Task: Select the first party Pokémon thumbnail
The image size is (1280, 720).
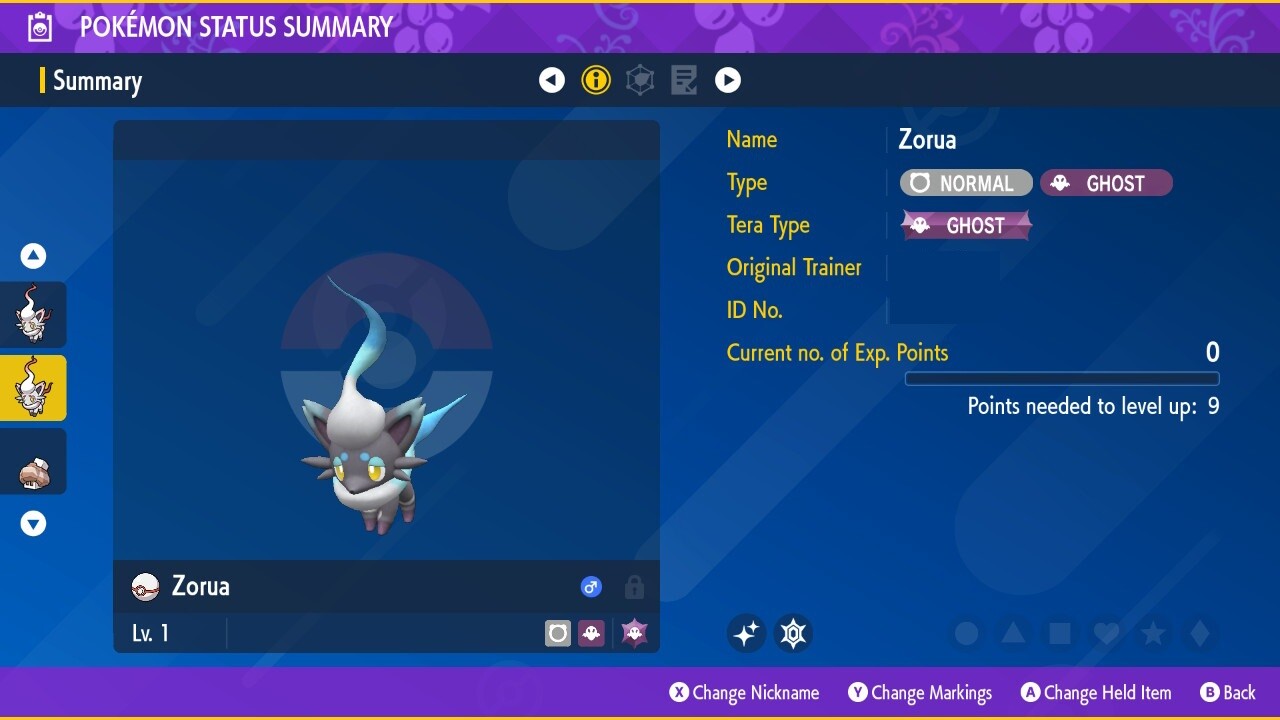Action: click(33, 315)
